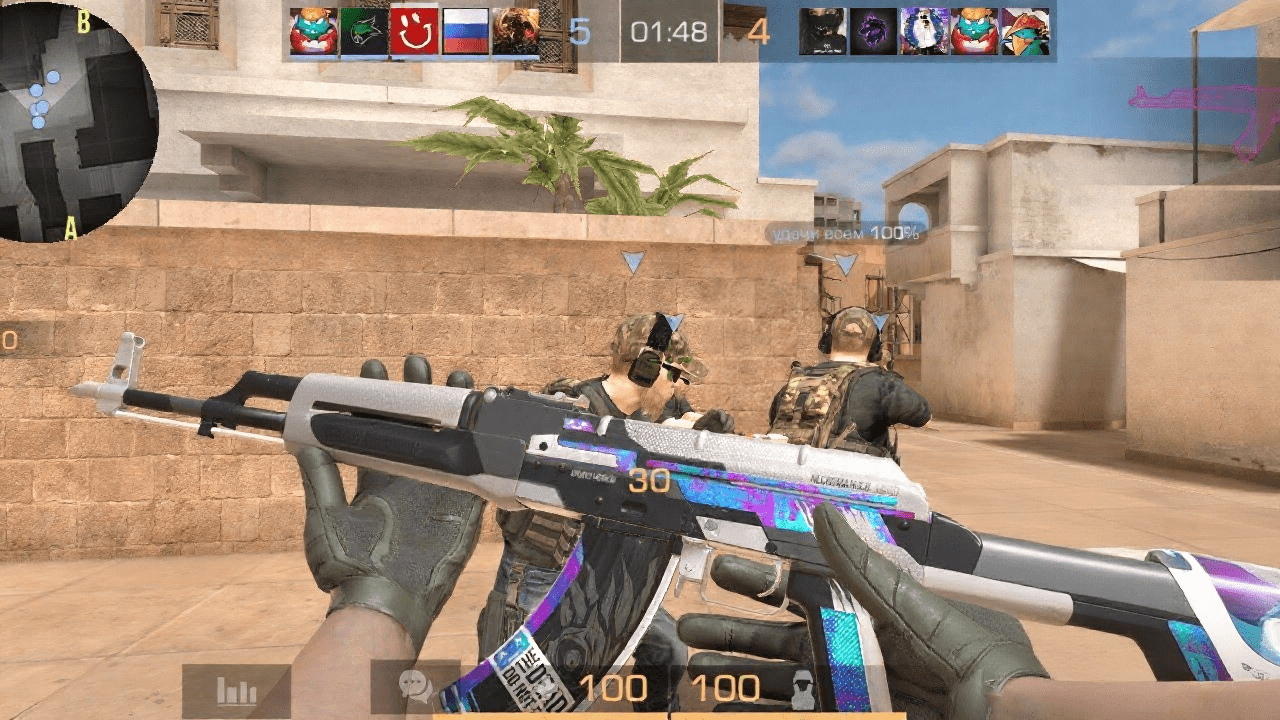Click the fiery warrior player avatar
Screen dimensions: 1280x720
[516, 32]
